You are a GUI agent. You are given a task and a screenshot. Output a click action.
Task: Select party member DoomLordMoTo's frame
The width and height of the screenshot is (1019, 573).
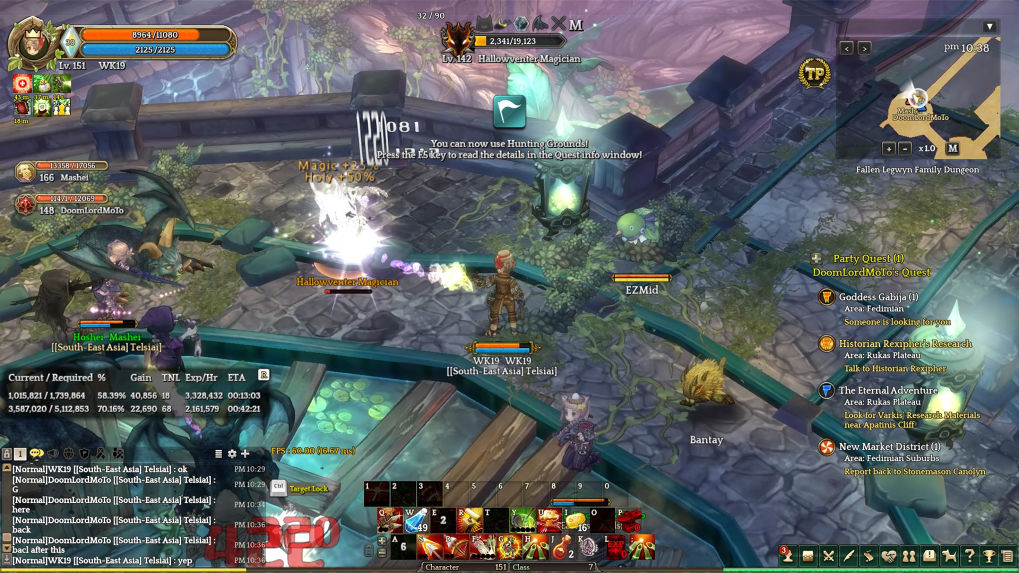(62, 205)
